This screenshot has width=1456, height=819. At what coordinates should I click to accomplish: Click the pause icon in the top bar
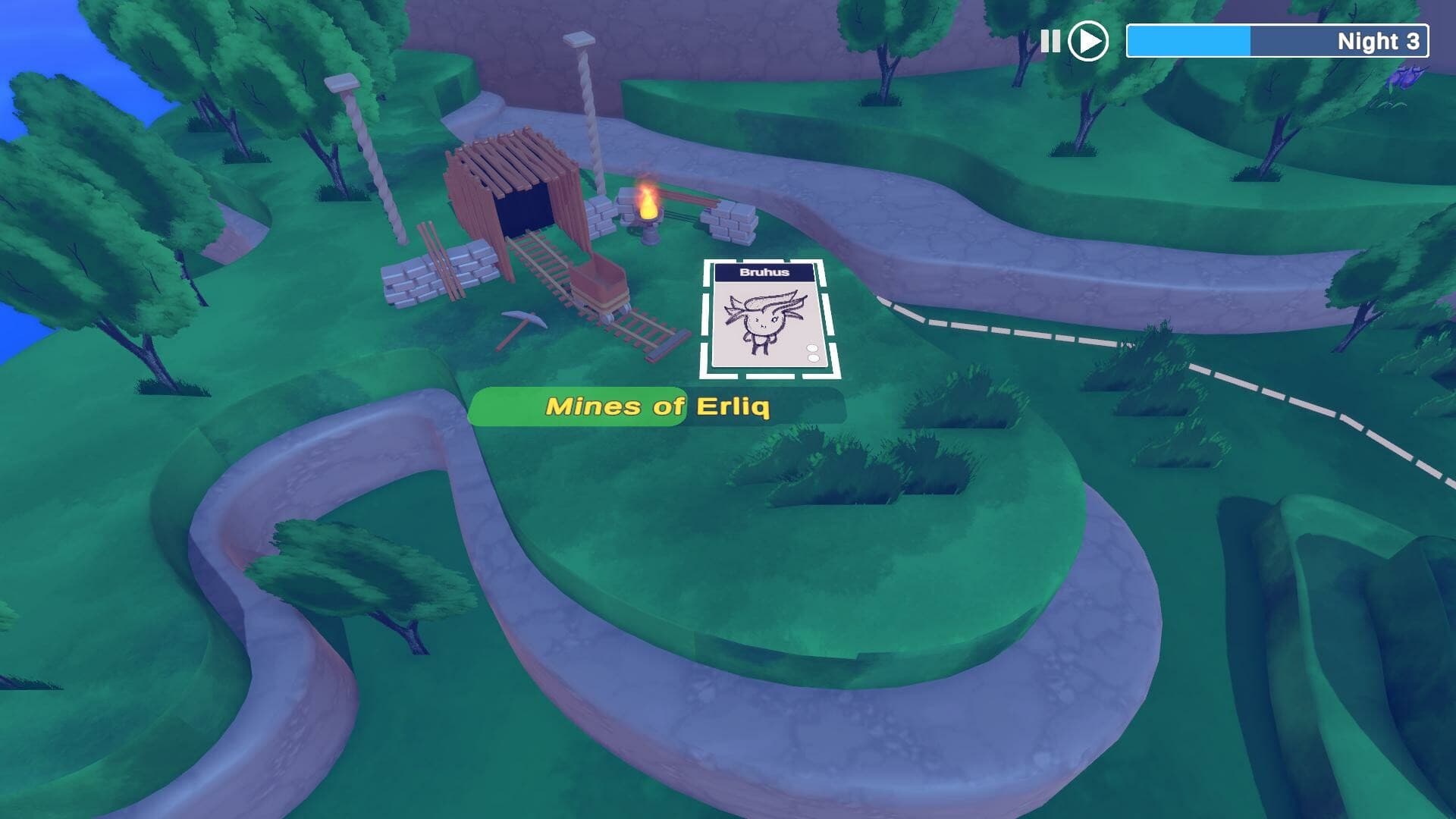click(1050, 42)
